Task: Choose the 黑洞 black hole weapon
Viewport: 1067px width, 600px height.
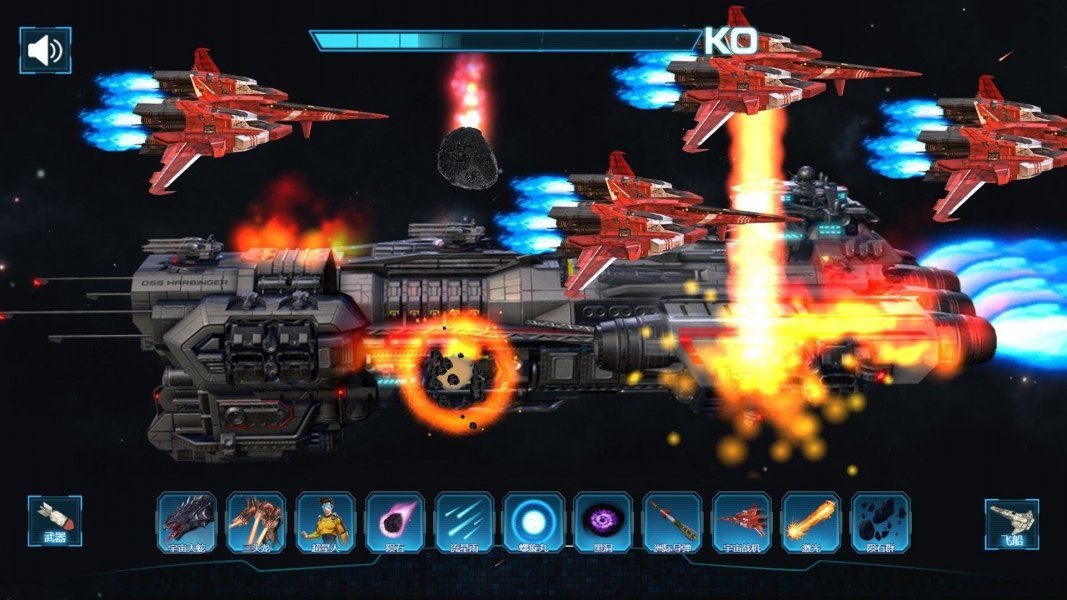Action: coord(603,522)
